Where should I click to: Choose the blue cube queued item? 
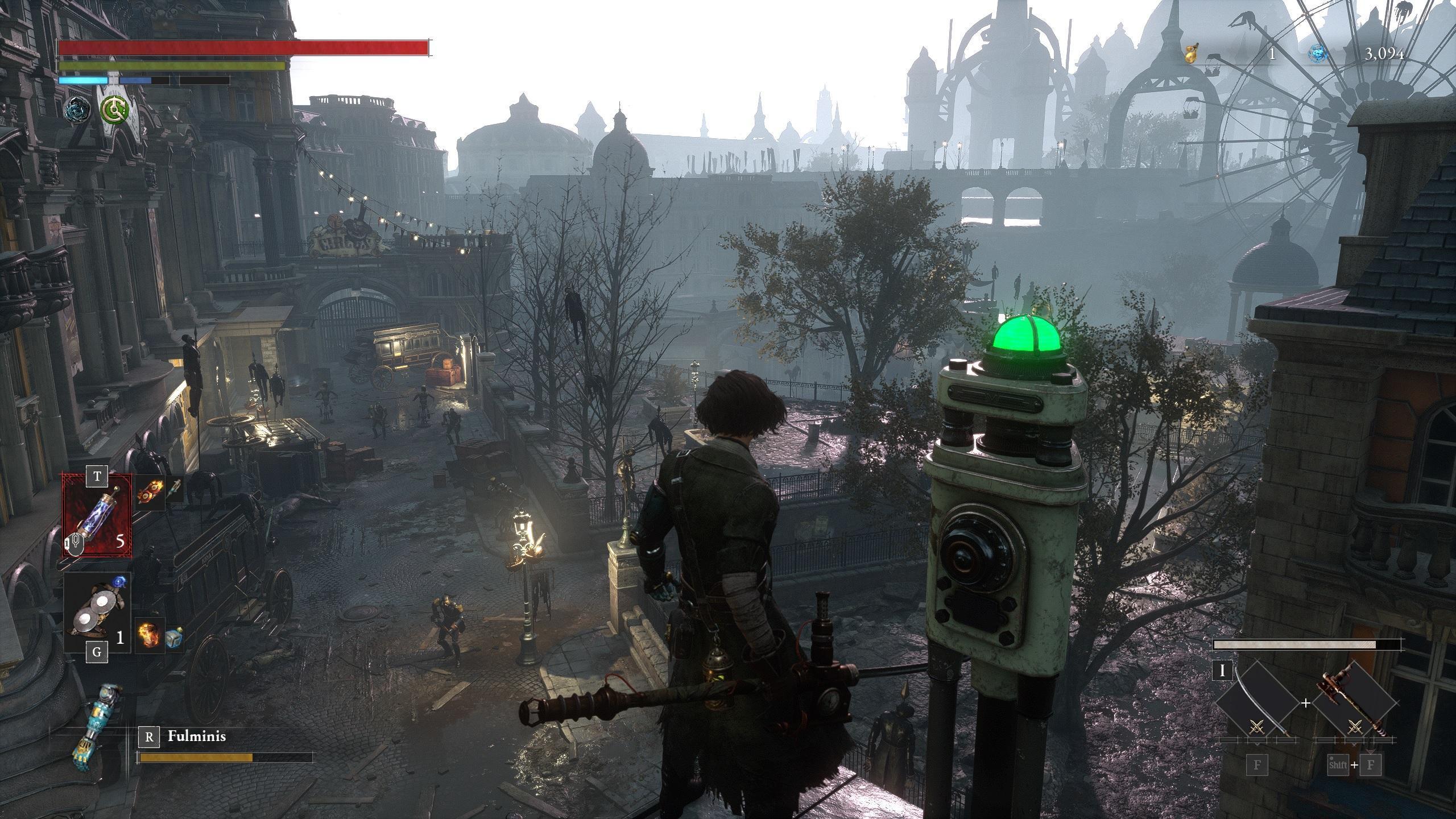[x=174, y=638]
